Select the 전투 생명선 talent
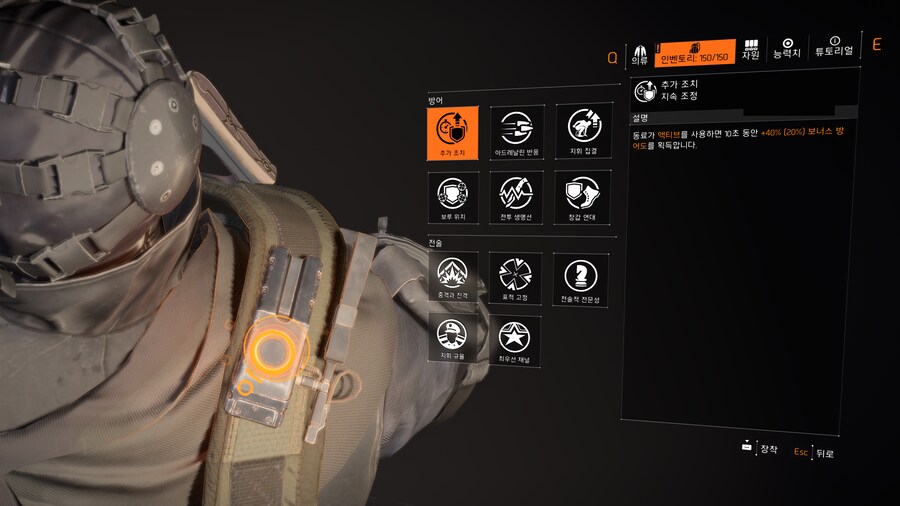 pos(517,197)
